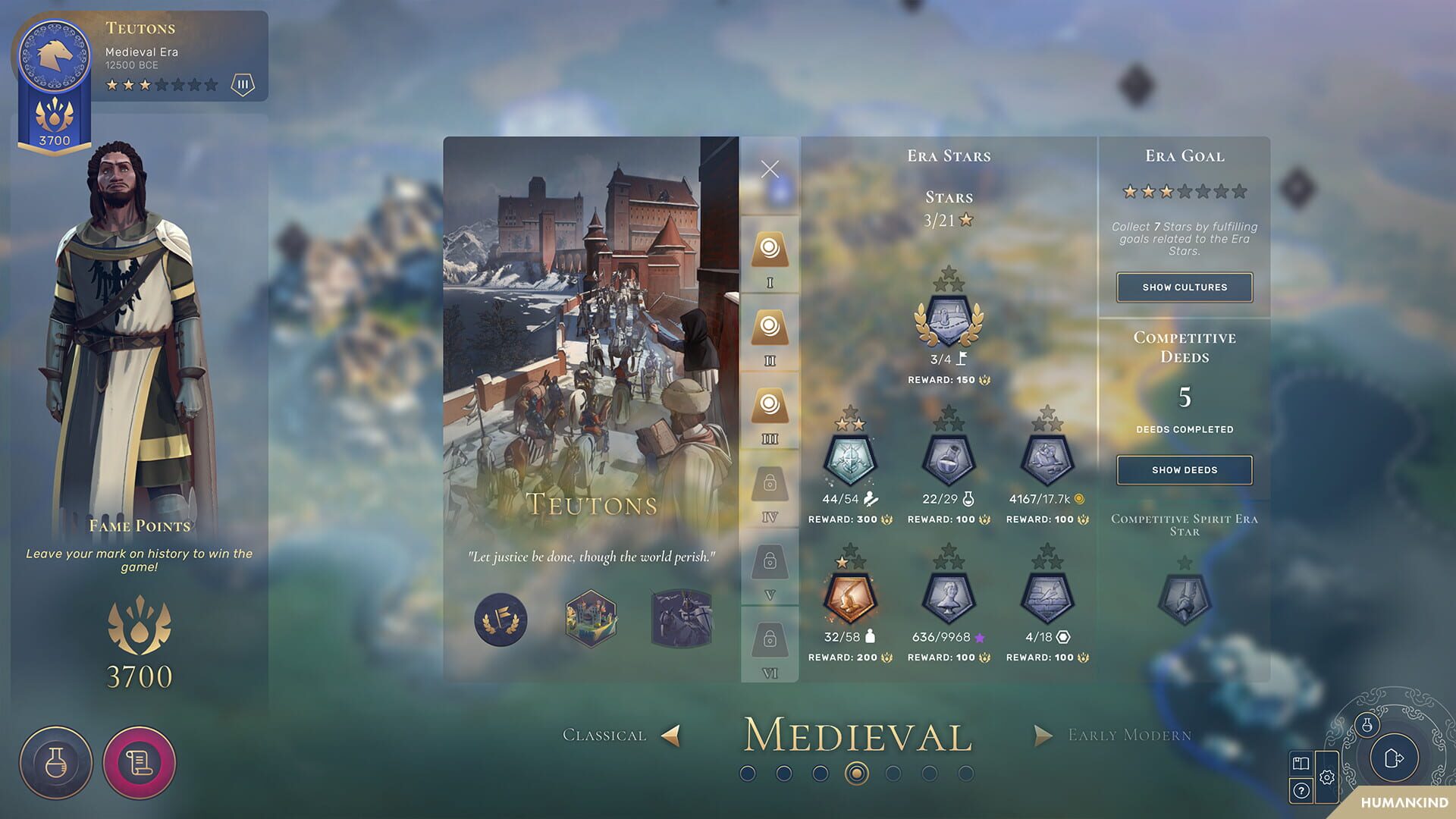Click the emblematic district icon on Teutons card

pos(591,618)
